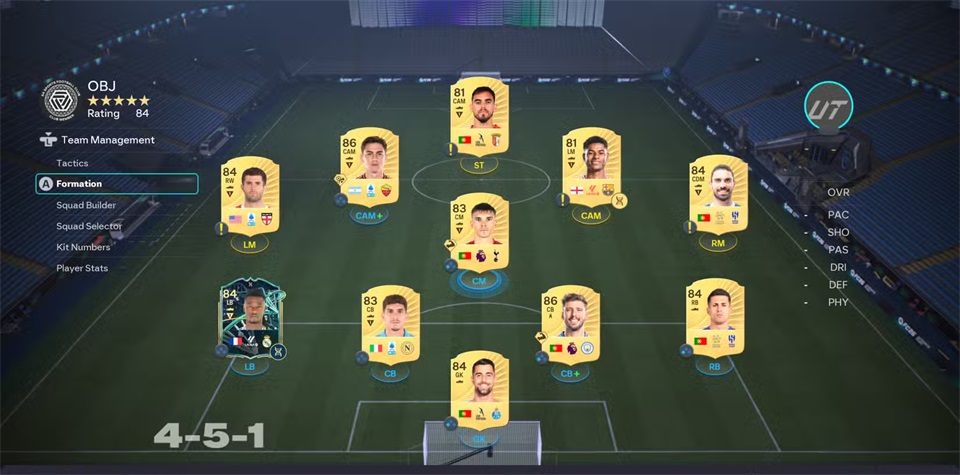Screen dimensions: 960x475
Task: Select the dark special left back card
Action: (249, 319)
